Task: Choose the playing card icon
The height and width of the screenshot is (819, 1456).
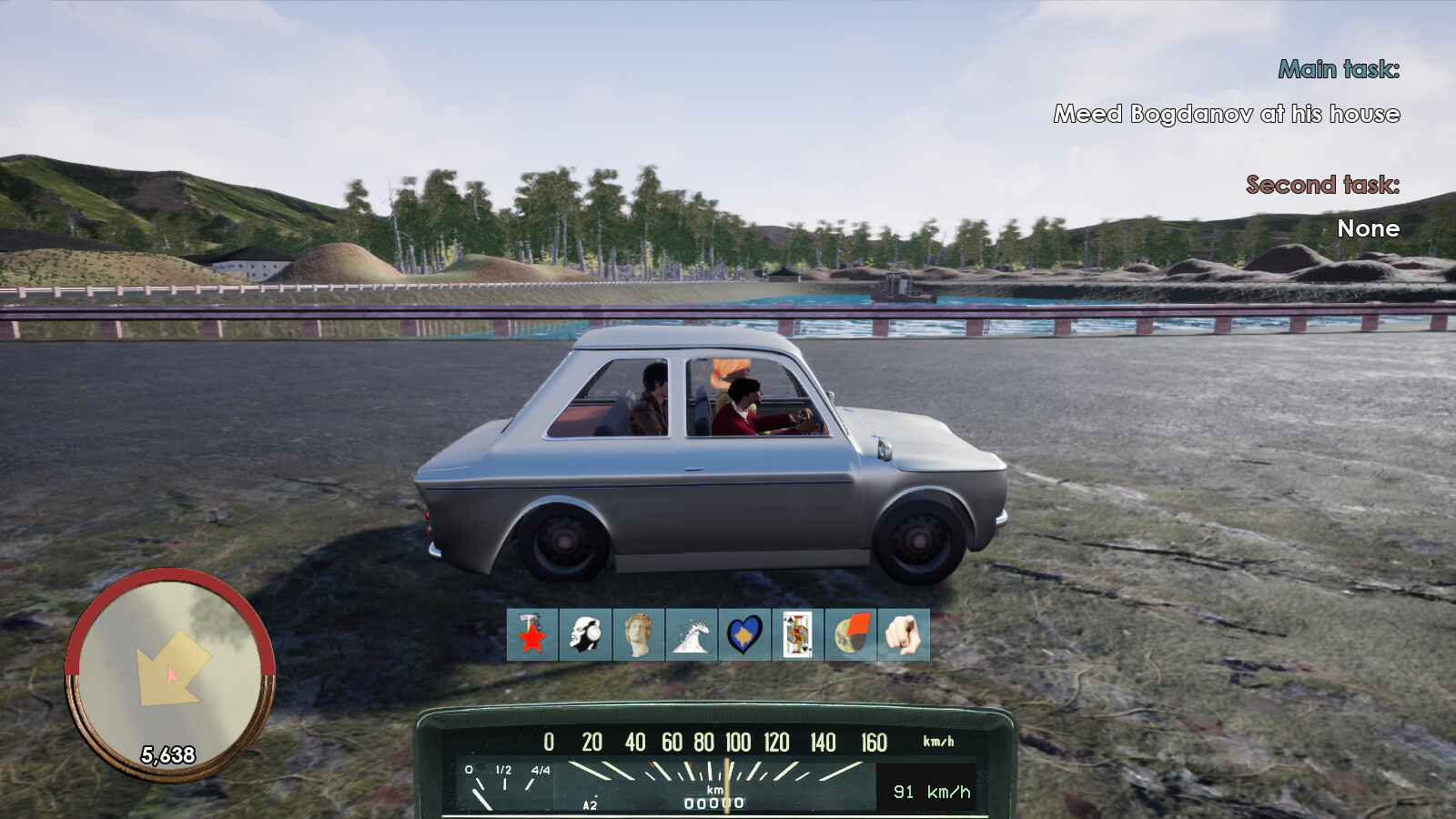Action: (x=798, y=634)
